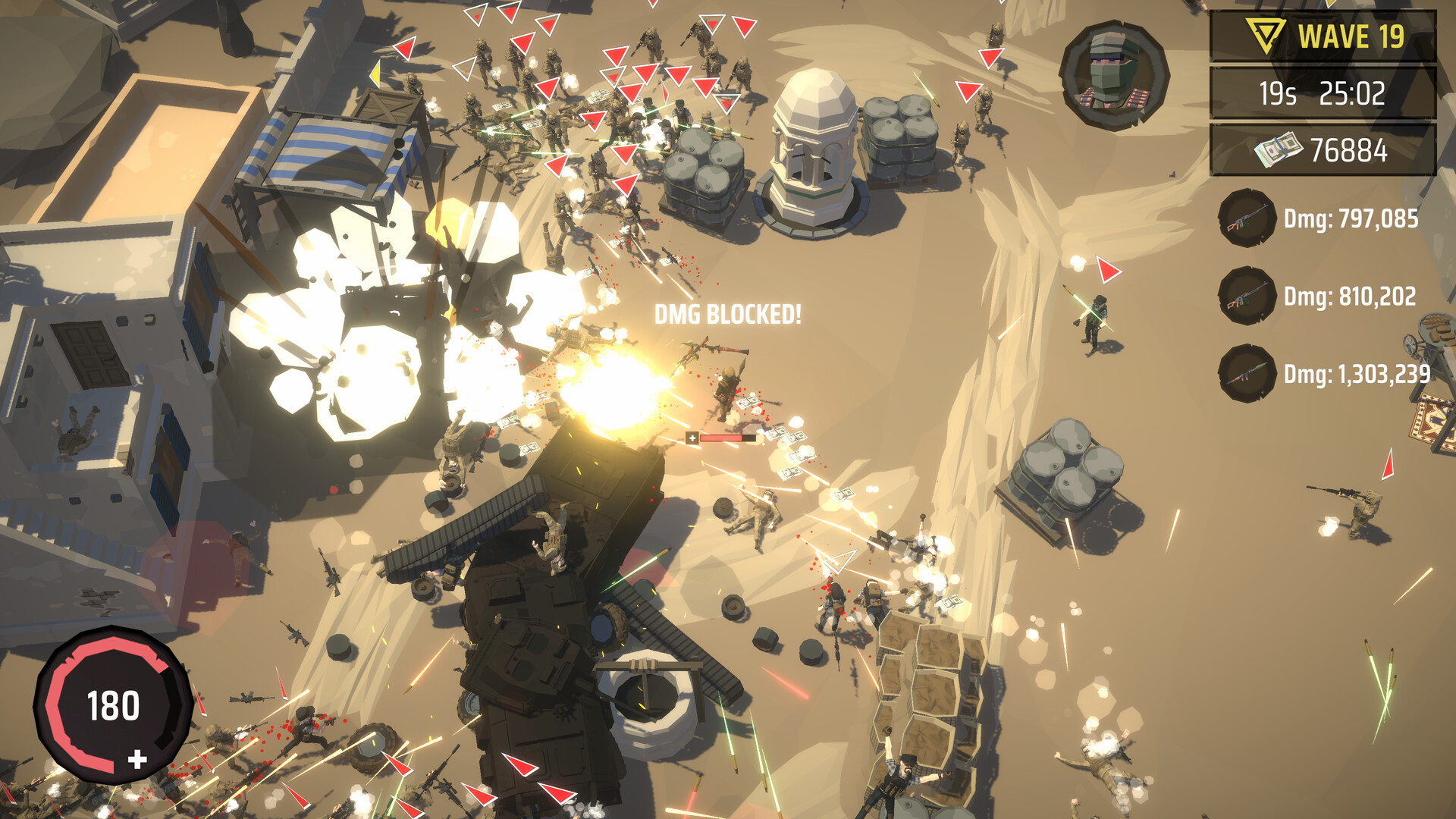Click the yellow wave emblem icon
1456x819 pixels.
pos(1266,35)
